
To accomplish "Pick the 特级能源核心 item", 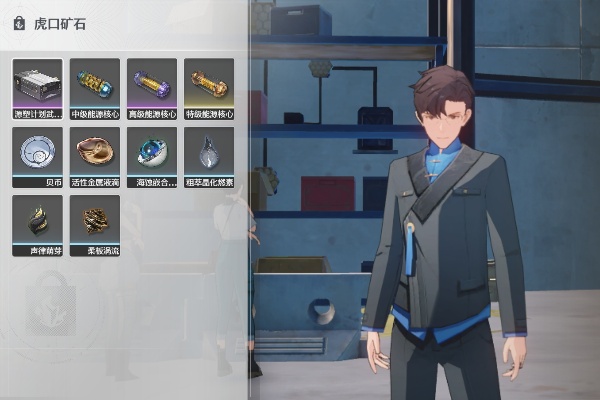I will coord(209,84).
